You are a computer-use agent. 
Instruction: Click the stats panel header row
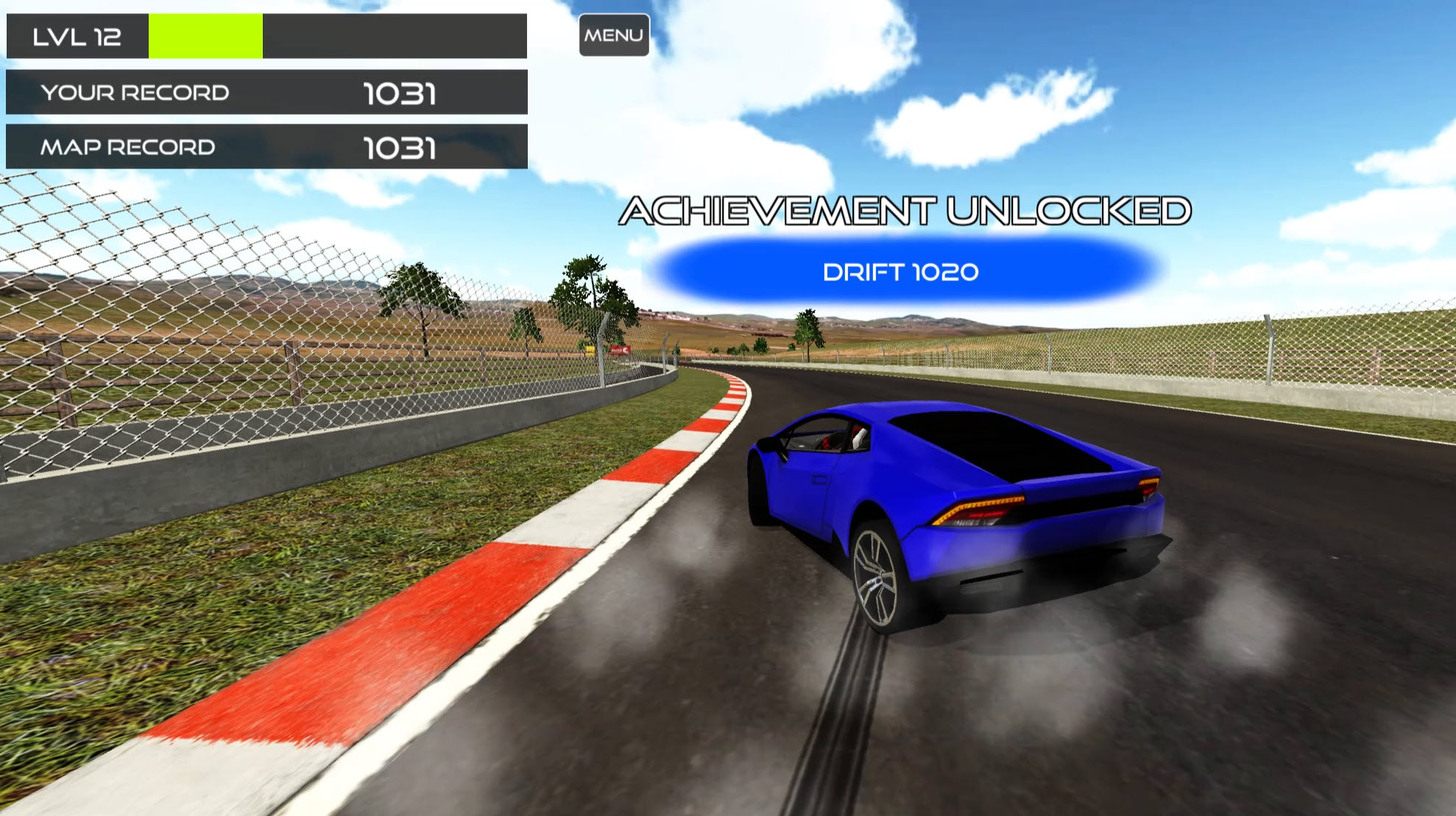coord(265,34)
